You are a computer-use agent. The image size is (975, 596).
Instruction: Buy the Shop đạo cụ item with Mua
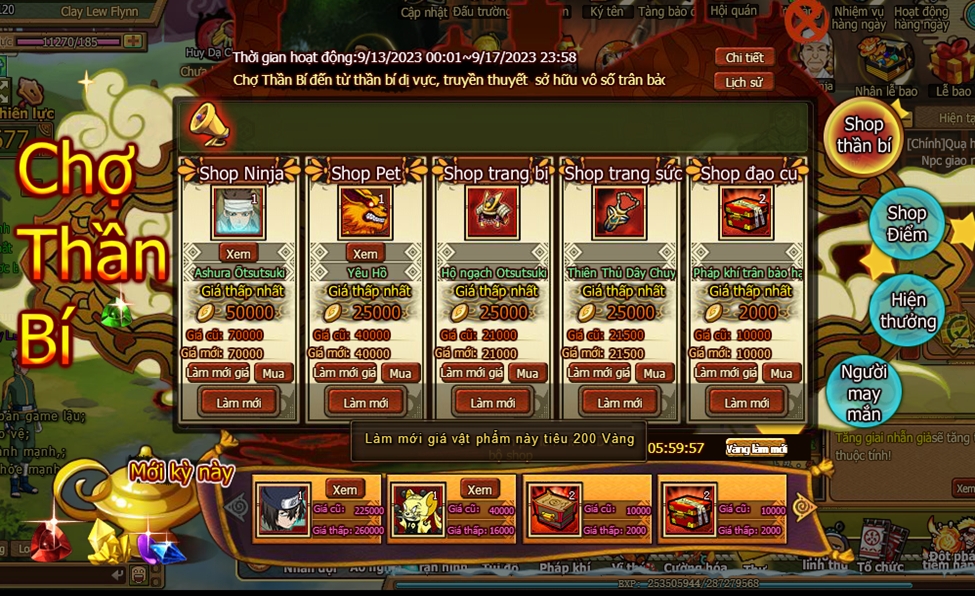pyautogui.click(x=781, y=373)
